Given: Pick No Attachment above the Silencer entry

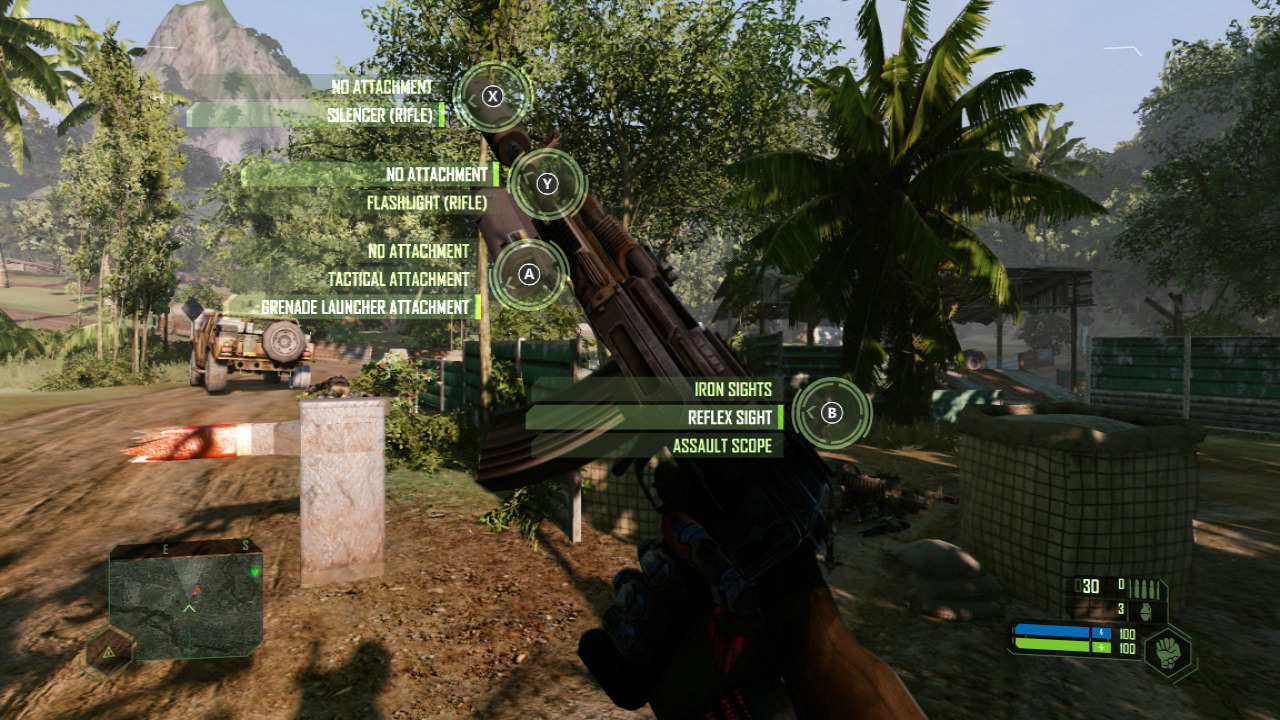Looking at the screenshot, I should [382, 88].
